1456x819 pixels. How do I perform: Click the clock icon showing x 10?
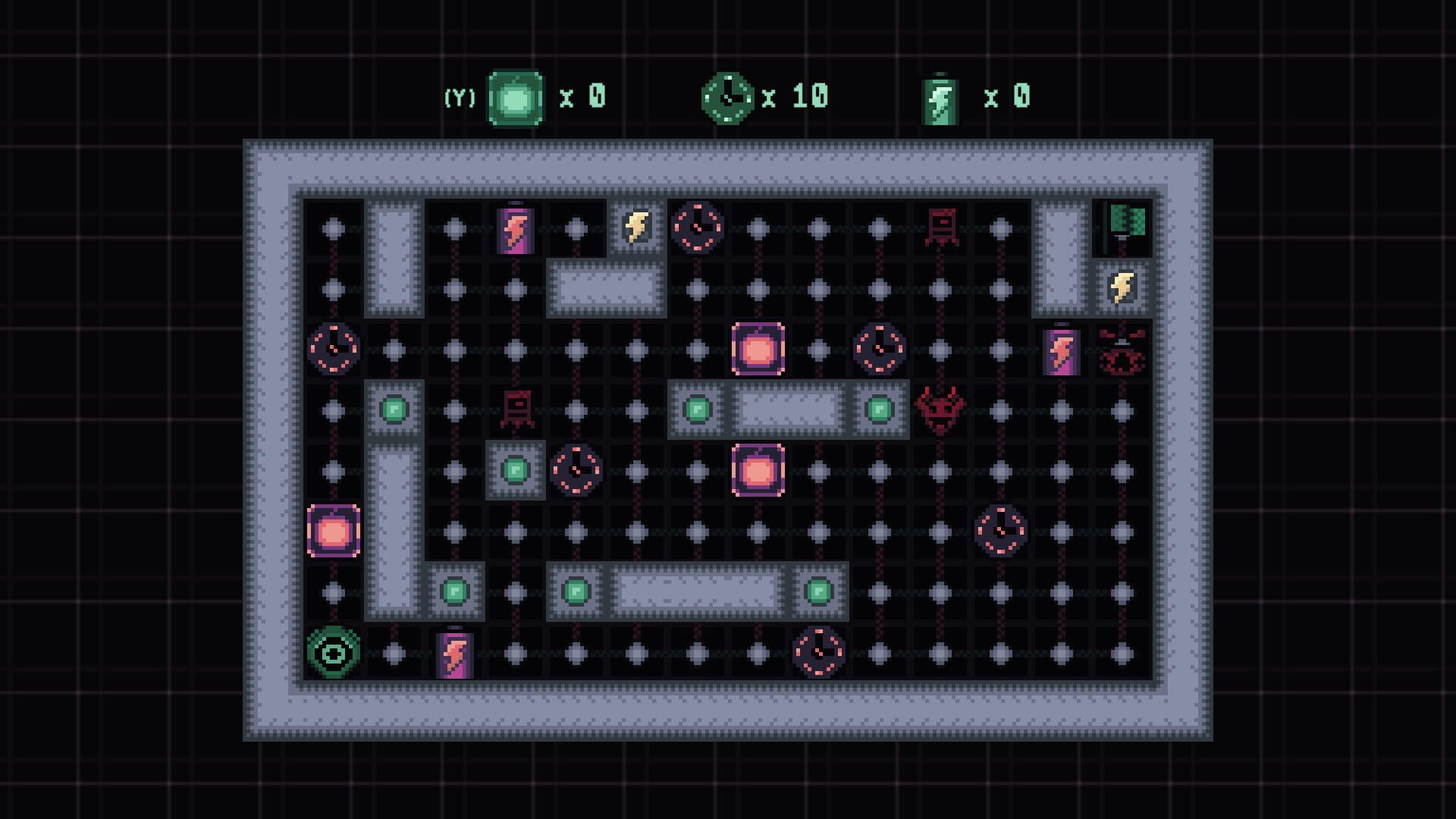(728, 95)
